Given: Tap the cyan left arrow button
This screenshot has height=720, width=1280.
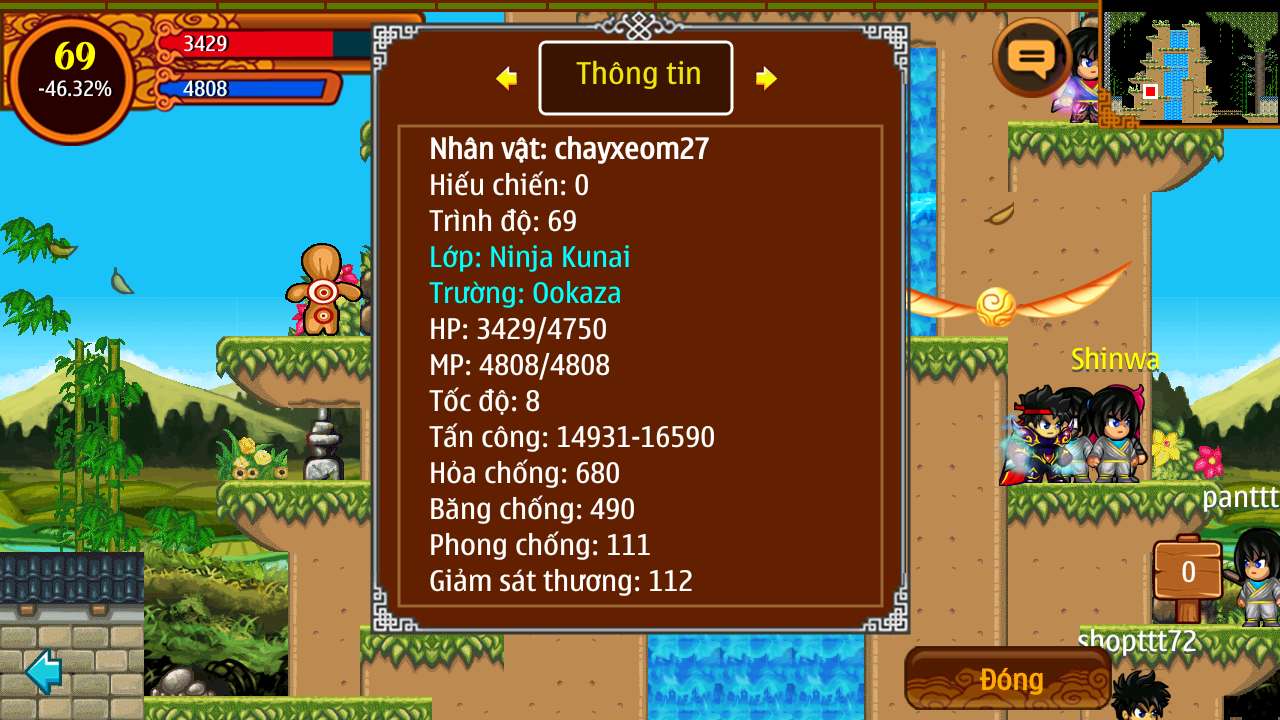Looking at the screenshot, I should pyautogui.click(x=45, y=671).
